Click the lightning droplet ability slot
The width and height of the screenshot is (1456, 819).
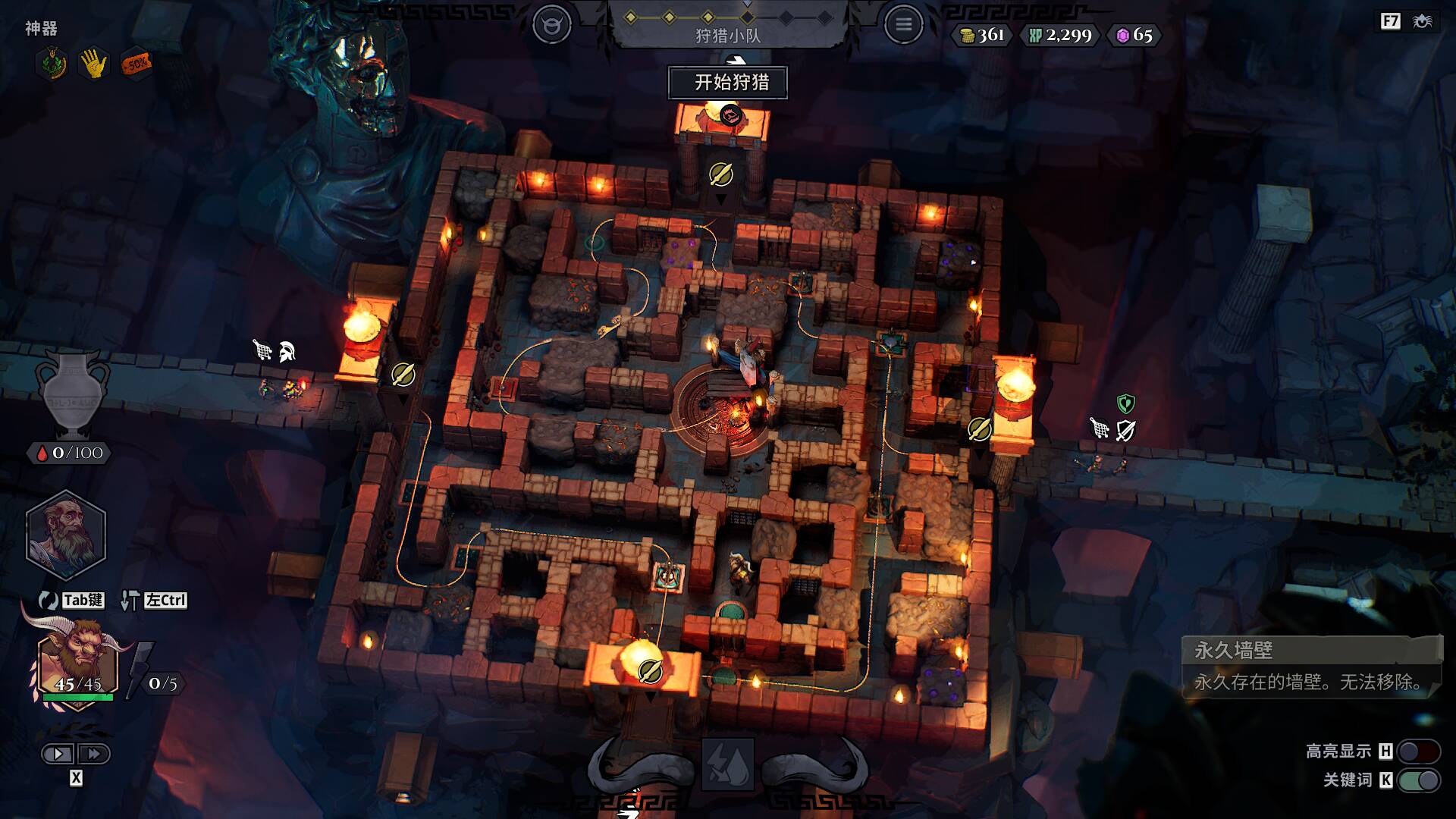pyautogui.click(x=727, y=764)
